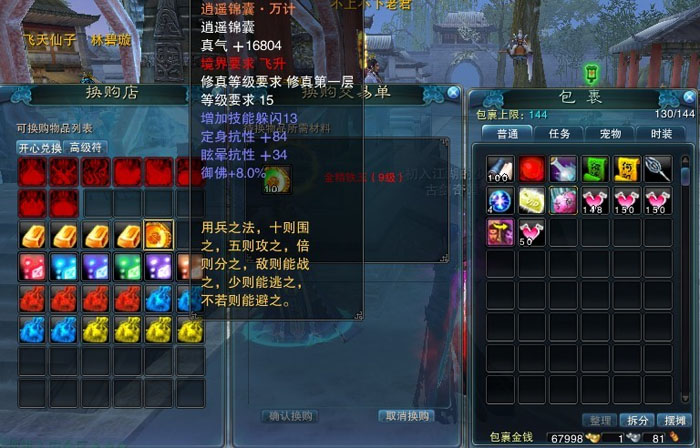The width and height of the screenshot is (700, 448).
Task: Confirm with the 确认换购 button
Action: coord(291,416)
